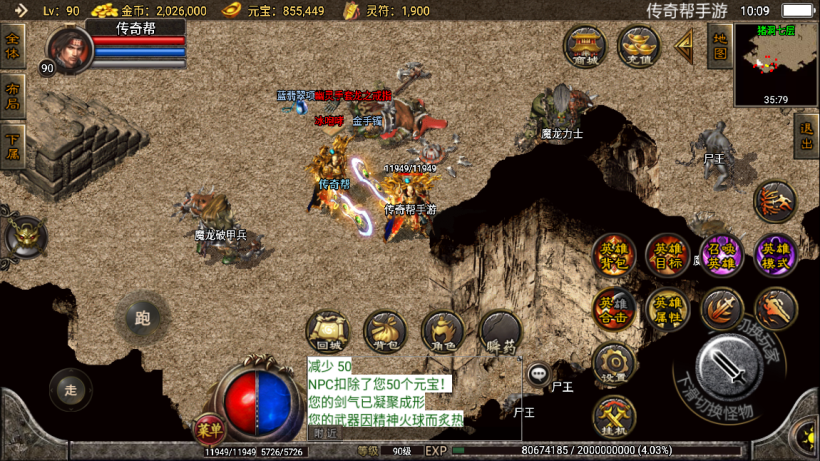The width and height of the screenshot is (820, 461).
Task: Show the 英雄属性 hero attributes
Action: pos(667,309)
